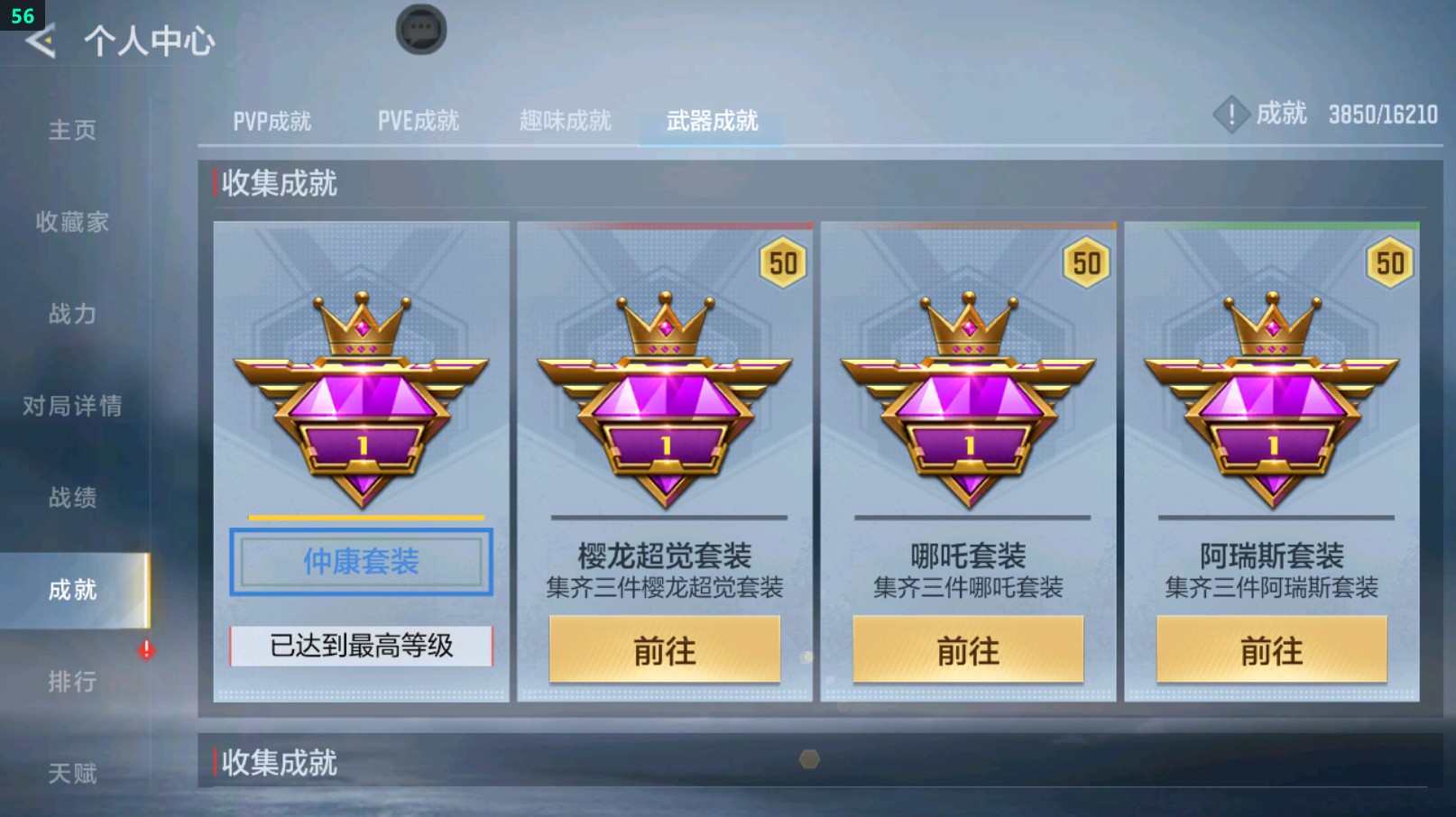Click the gold 50 hexagon on 阿瑞斯套装 card

tap(1391, 262)
